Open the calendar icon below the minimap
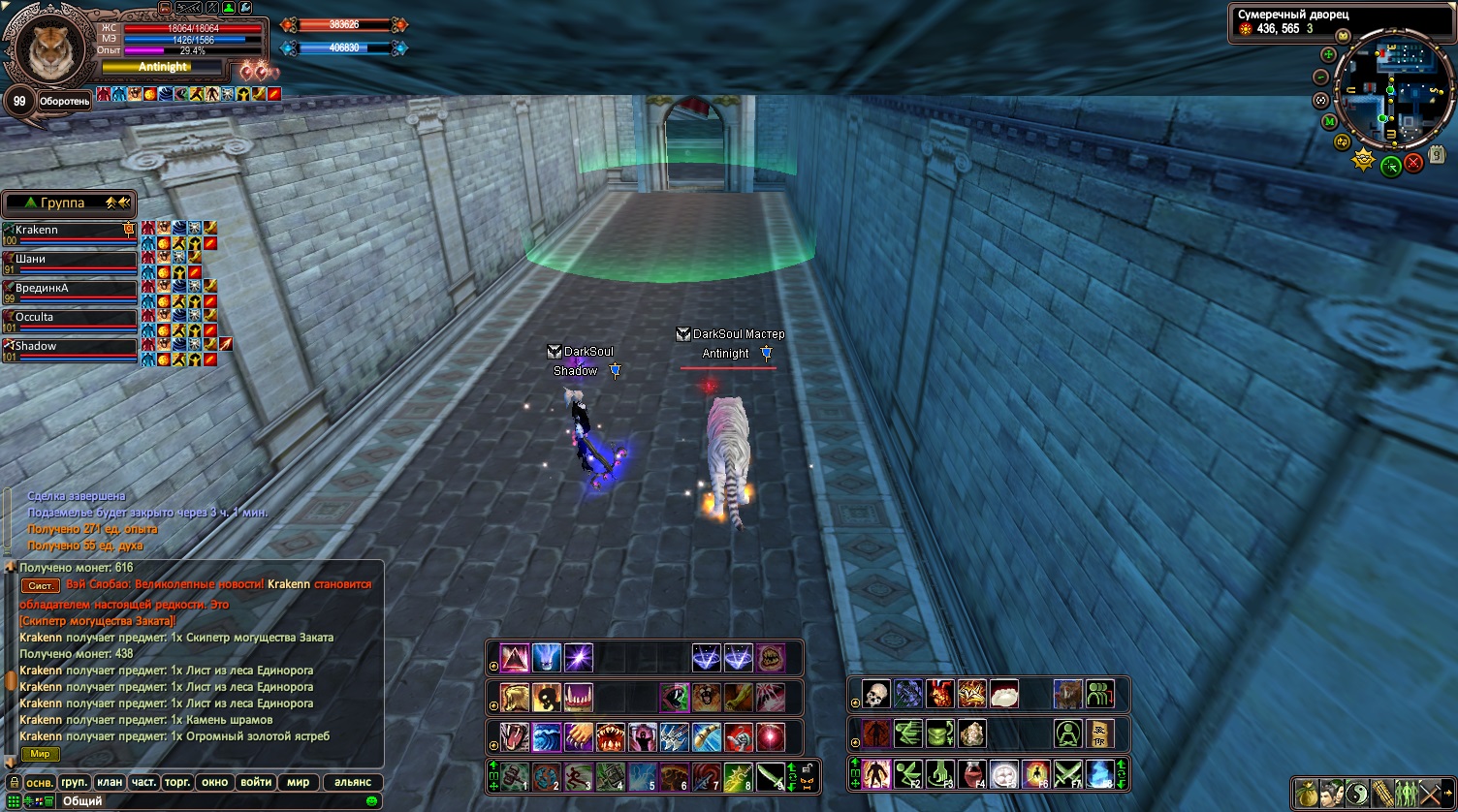Image resolution: width=1458 pixels, height=812 pixels. tap(1436, 154)
